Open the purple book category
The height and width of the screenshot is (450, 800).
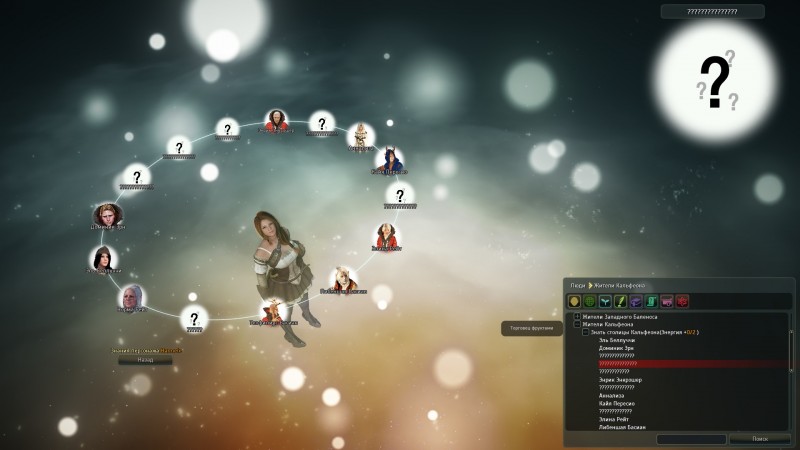point(636,301)
